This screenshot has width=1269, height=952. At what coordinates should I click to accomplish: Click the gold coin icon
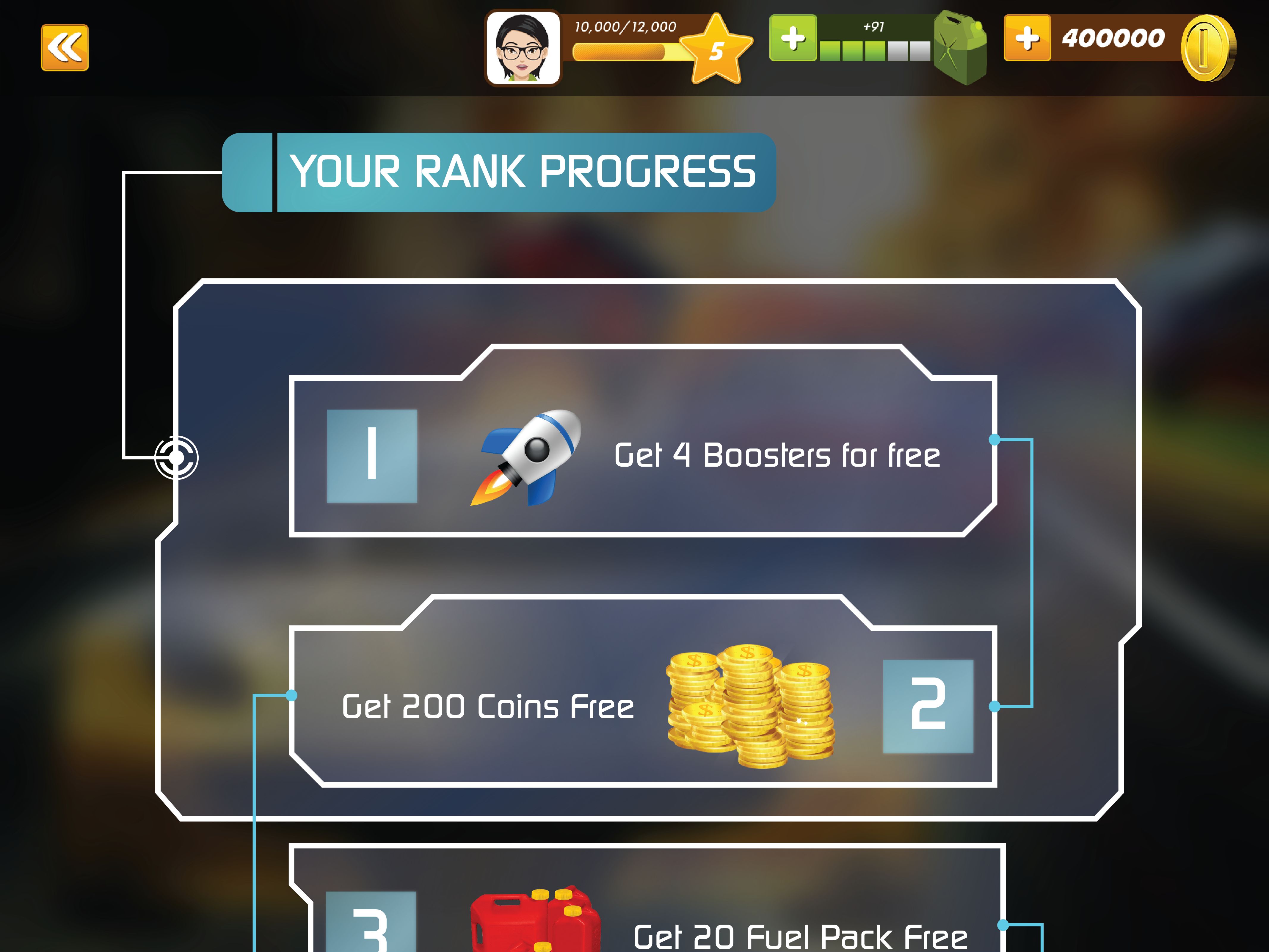click(x=1207, y=48)
